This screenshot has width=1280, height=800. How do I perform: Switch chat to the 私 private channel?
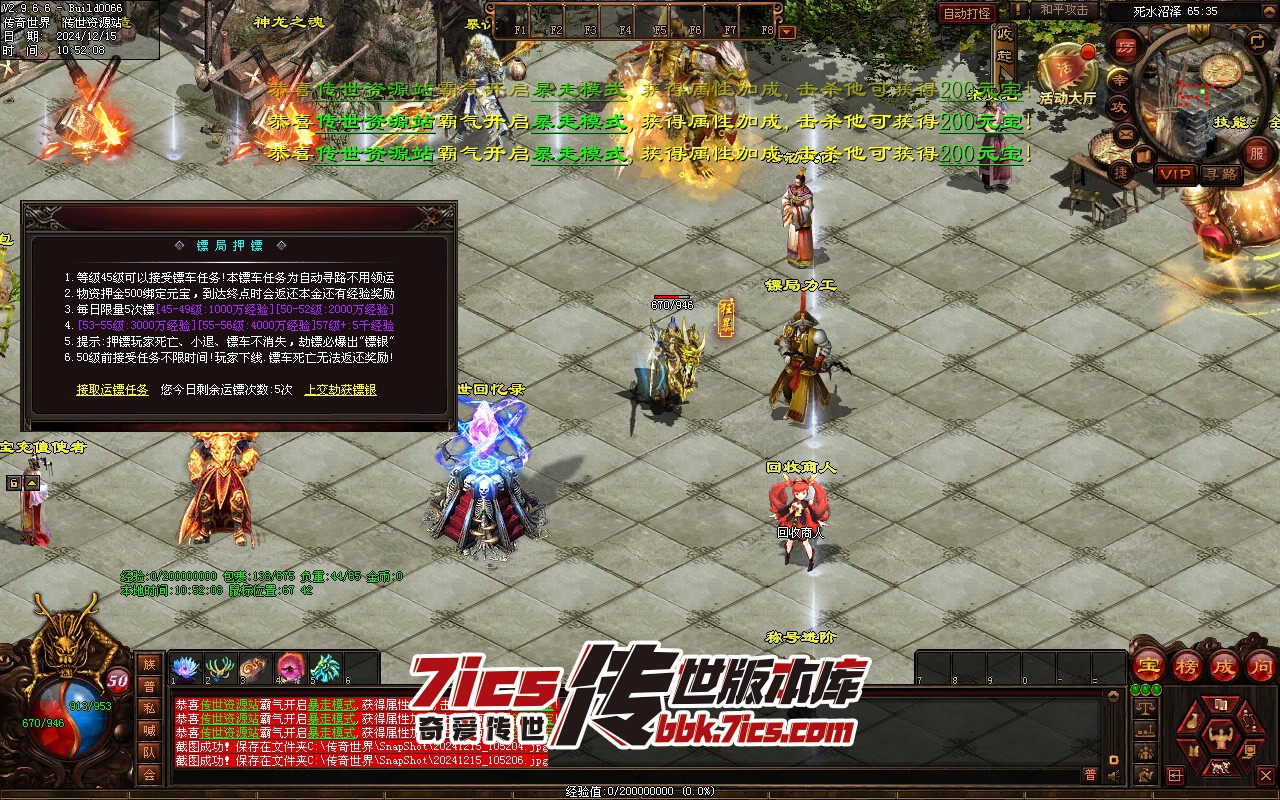tap(149, 708)
